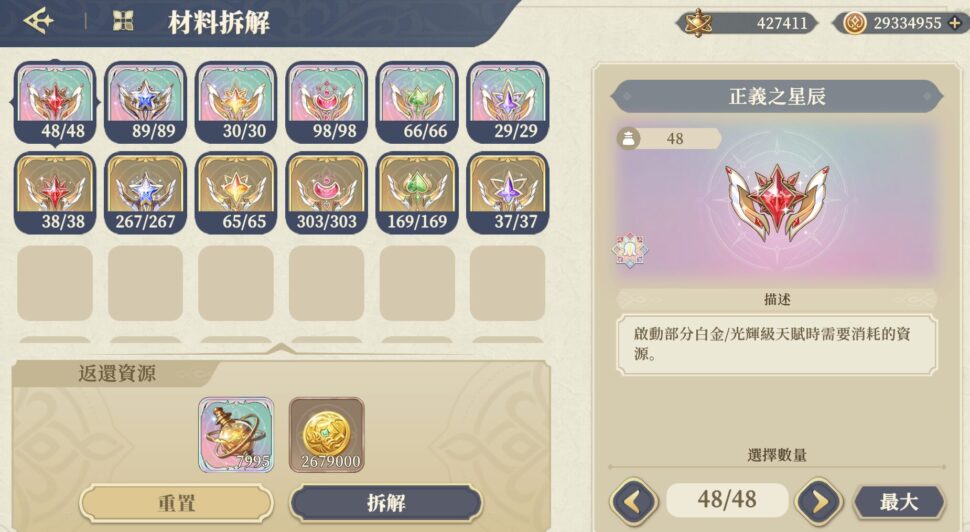
Task: Select the crescent moon material with 98/98
Action: click(326, 102)
